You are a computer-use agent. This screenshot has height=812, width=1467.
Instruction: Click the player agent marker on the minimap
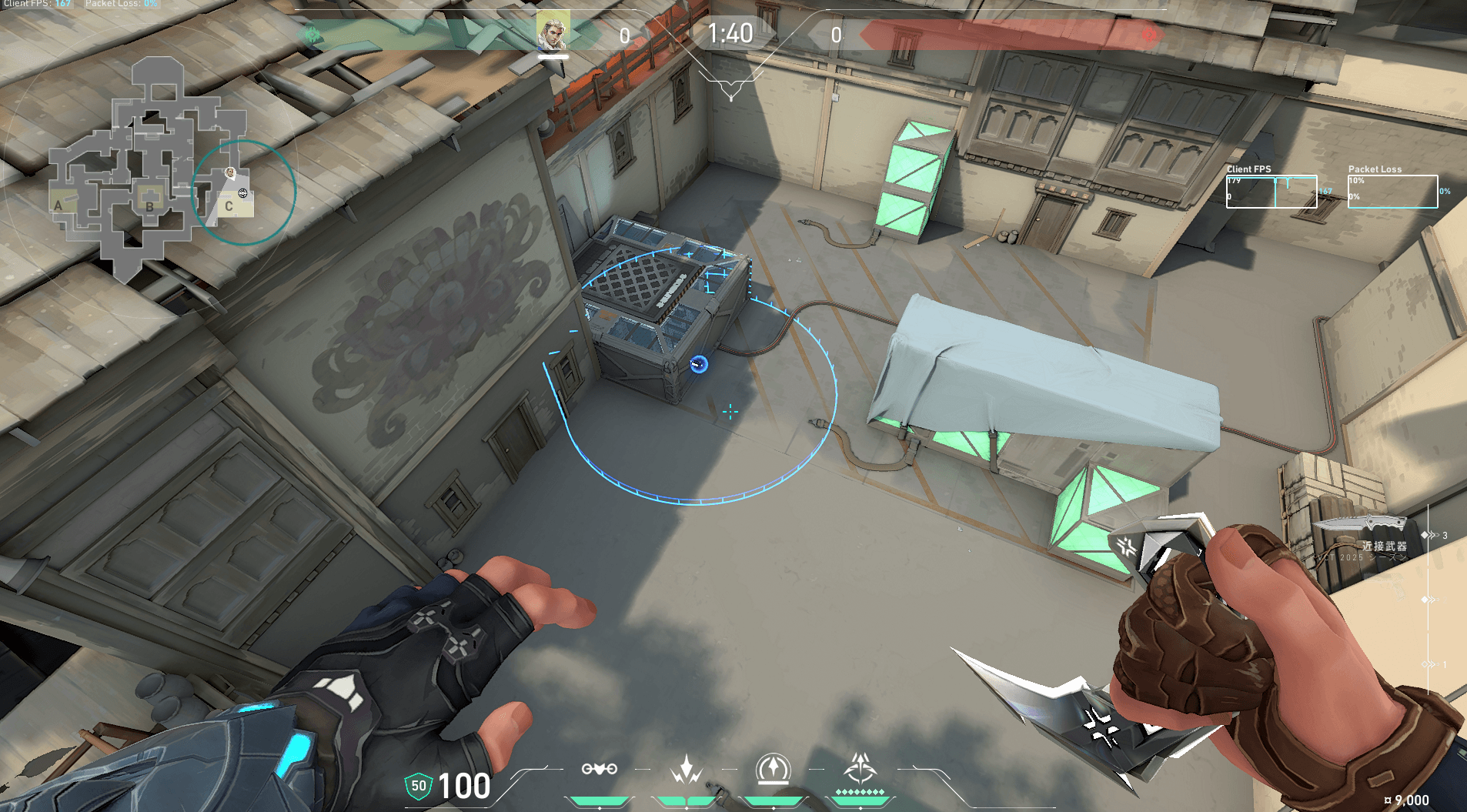pyautogui.click(x=230, y=173)
